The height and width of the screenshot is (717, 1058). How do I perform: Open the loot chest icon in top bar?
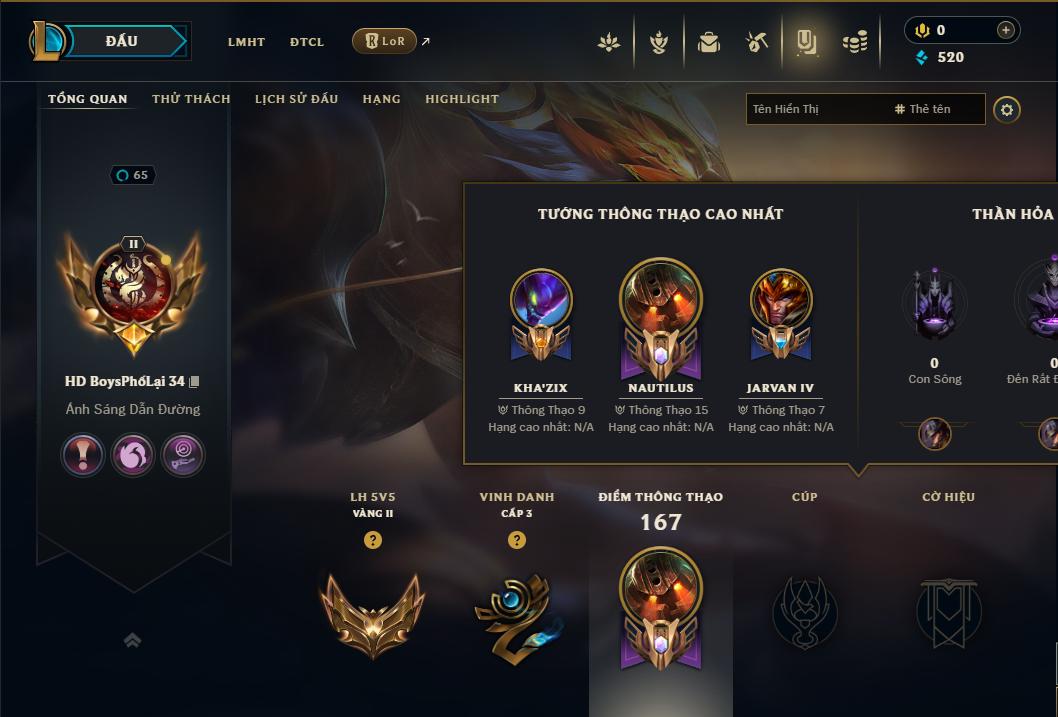pyautogui.click(x=709, y=42)
